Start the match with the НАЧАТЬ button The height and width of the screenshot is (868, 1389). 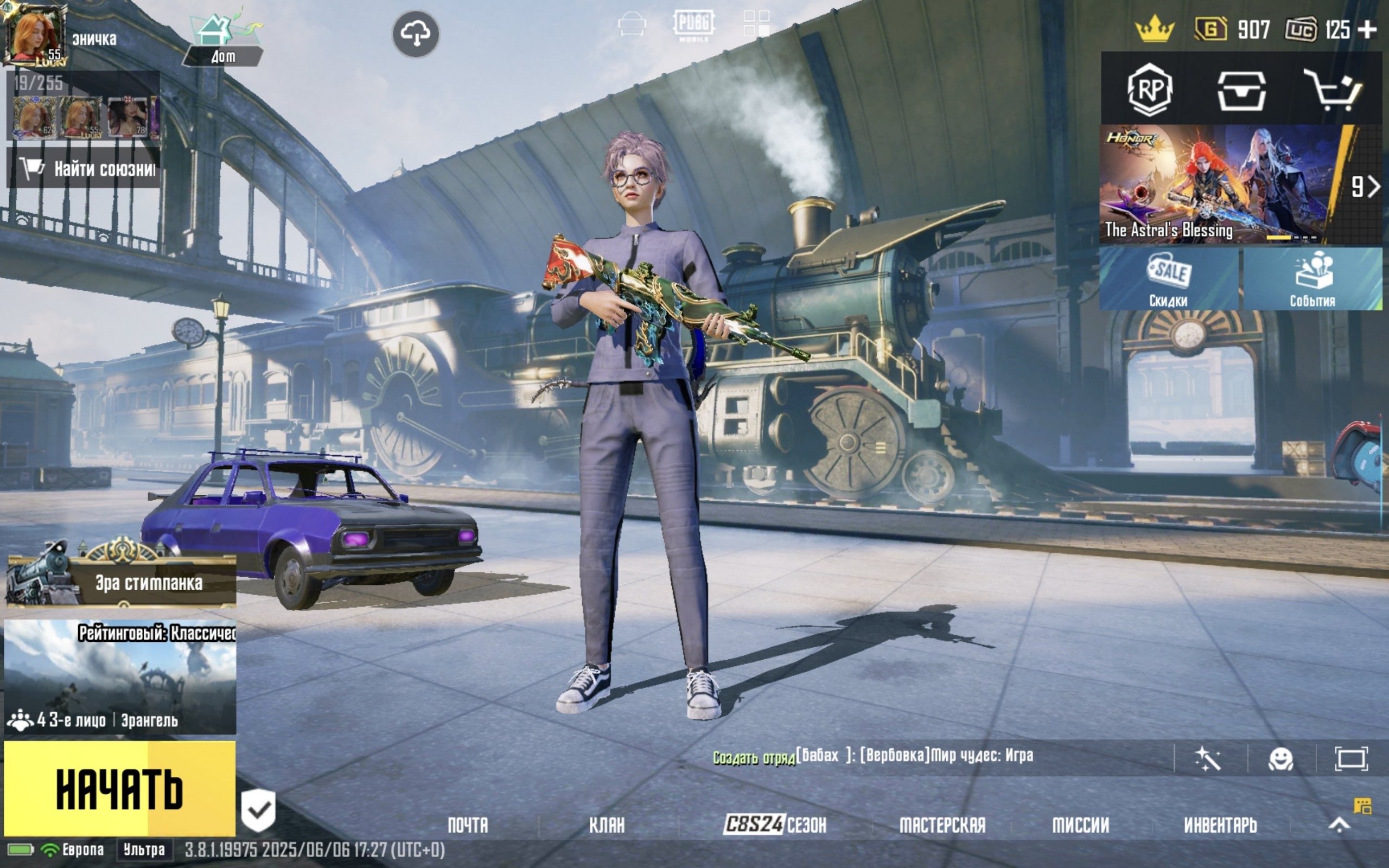point(119,789)
